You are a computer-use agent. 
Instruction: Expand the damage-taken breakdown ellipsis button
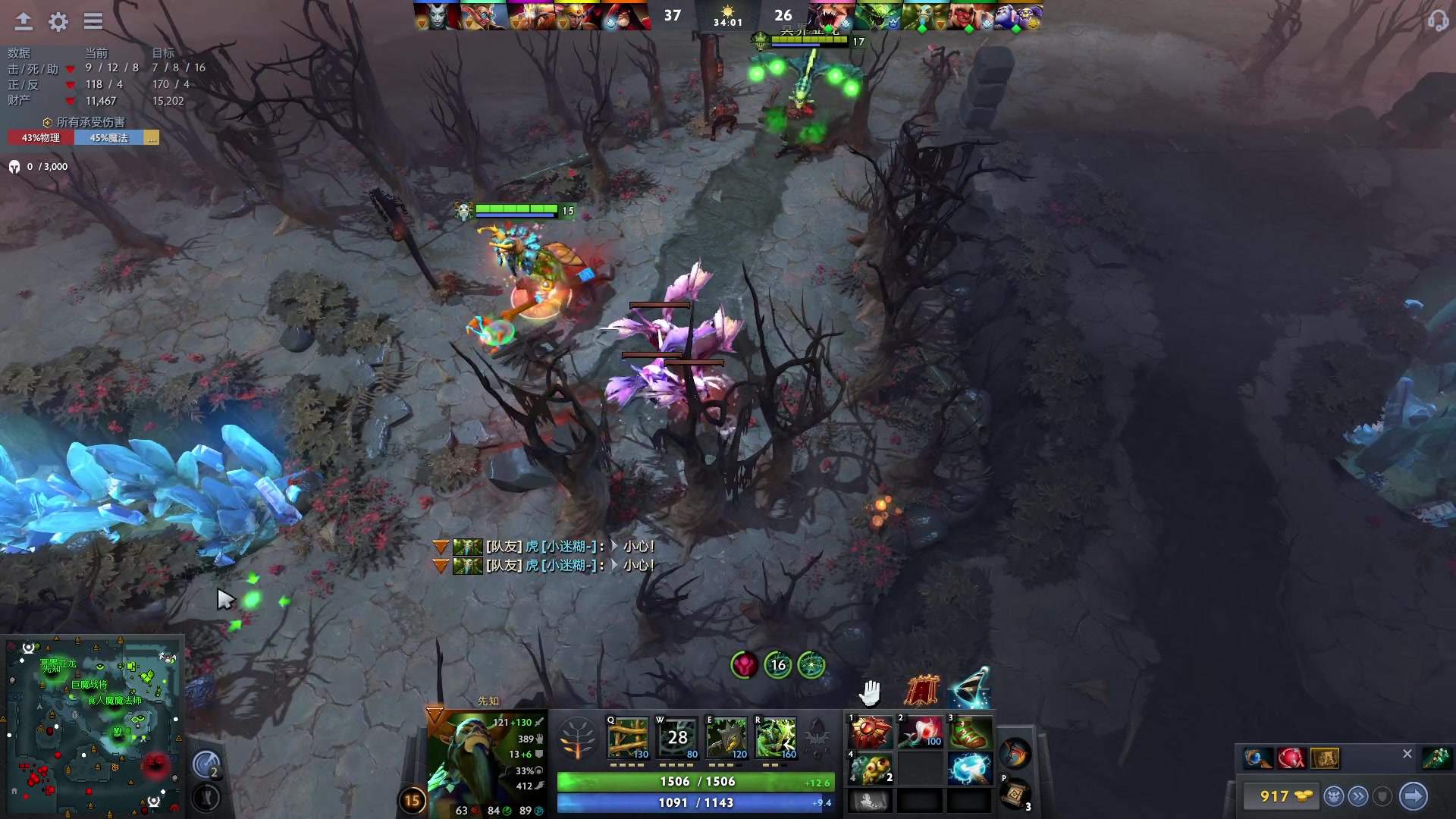[x=152, y=138]
